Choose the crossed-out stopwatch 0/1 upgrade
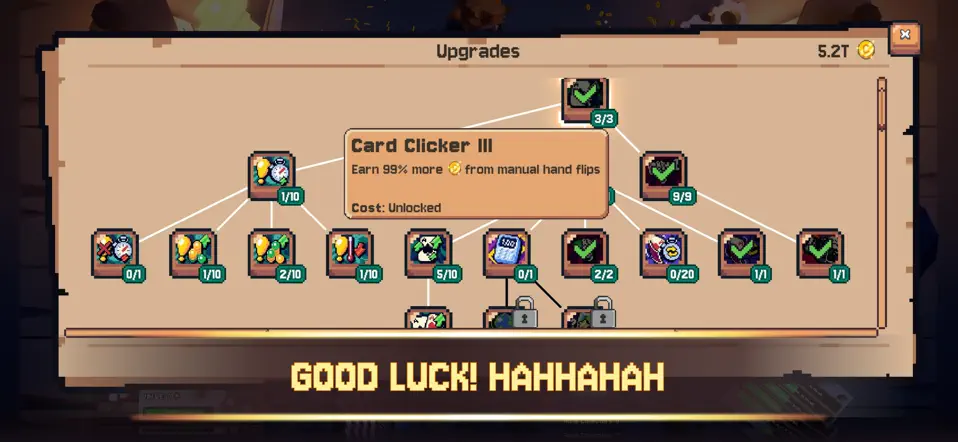The height and width of the screenshot is (442, 958). coord(115,253)
